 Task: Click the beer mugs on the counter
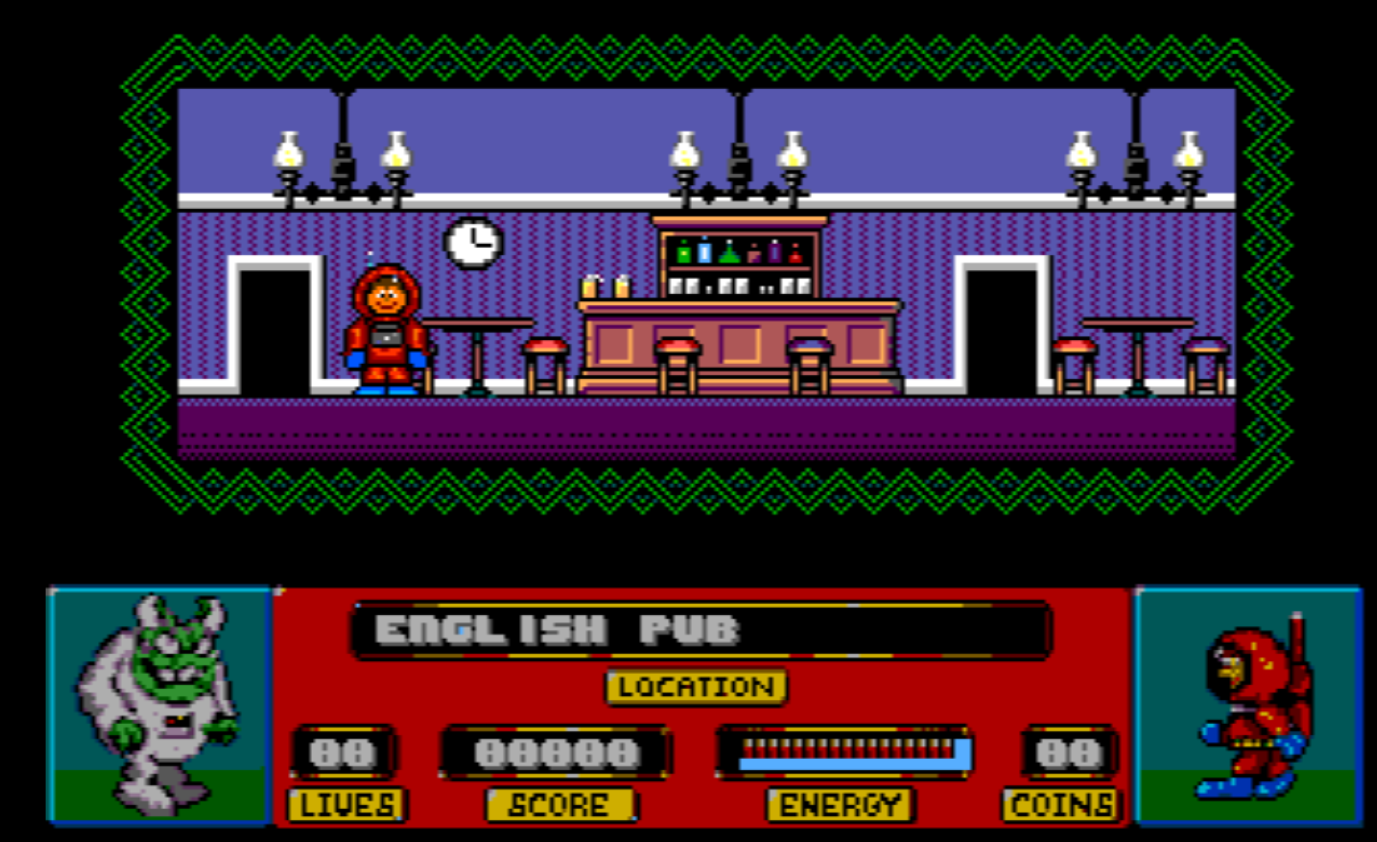pos(606,288)
